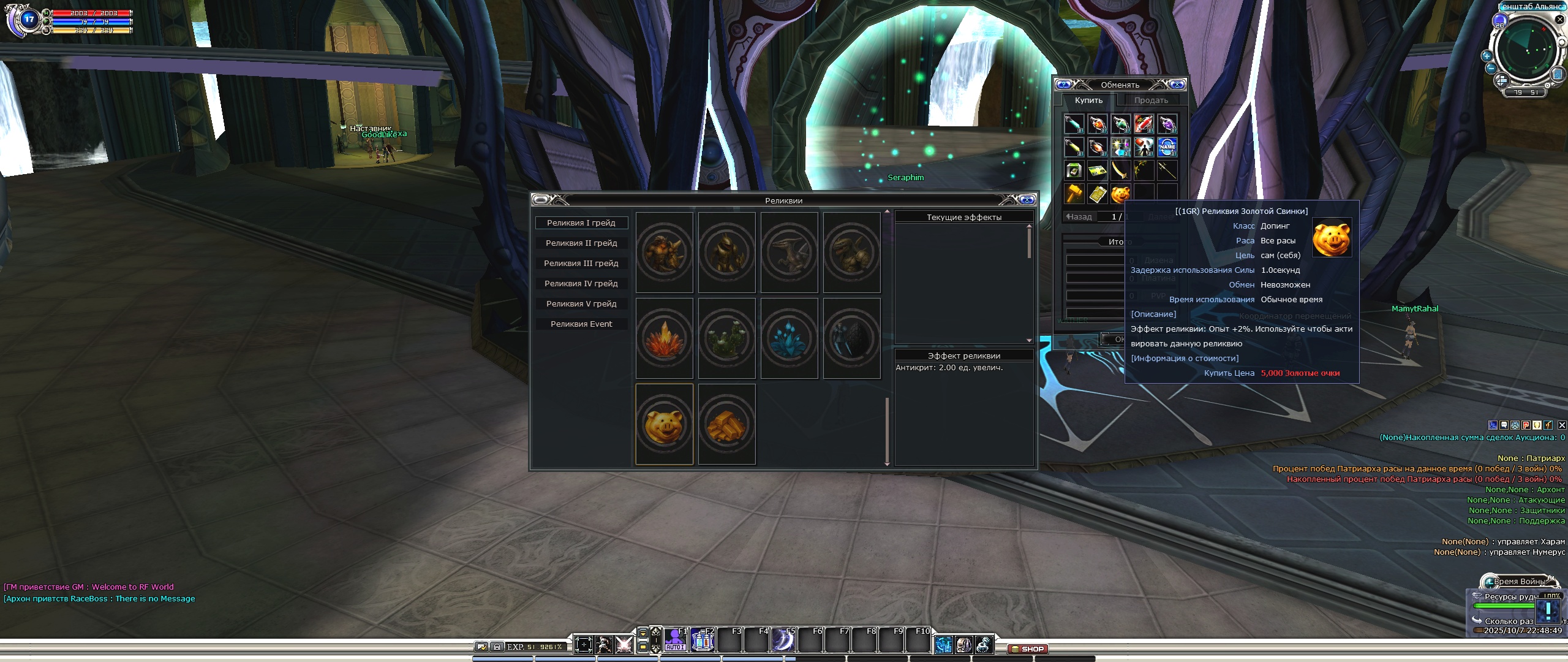Select the orange flame crystal relic
This screenshot has width=1568, height=662.
[665, 338]
